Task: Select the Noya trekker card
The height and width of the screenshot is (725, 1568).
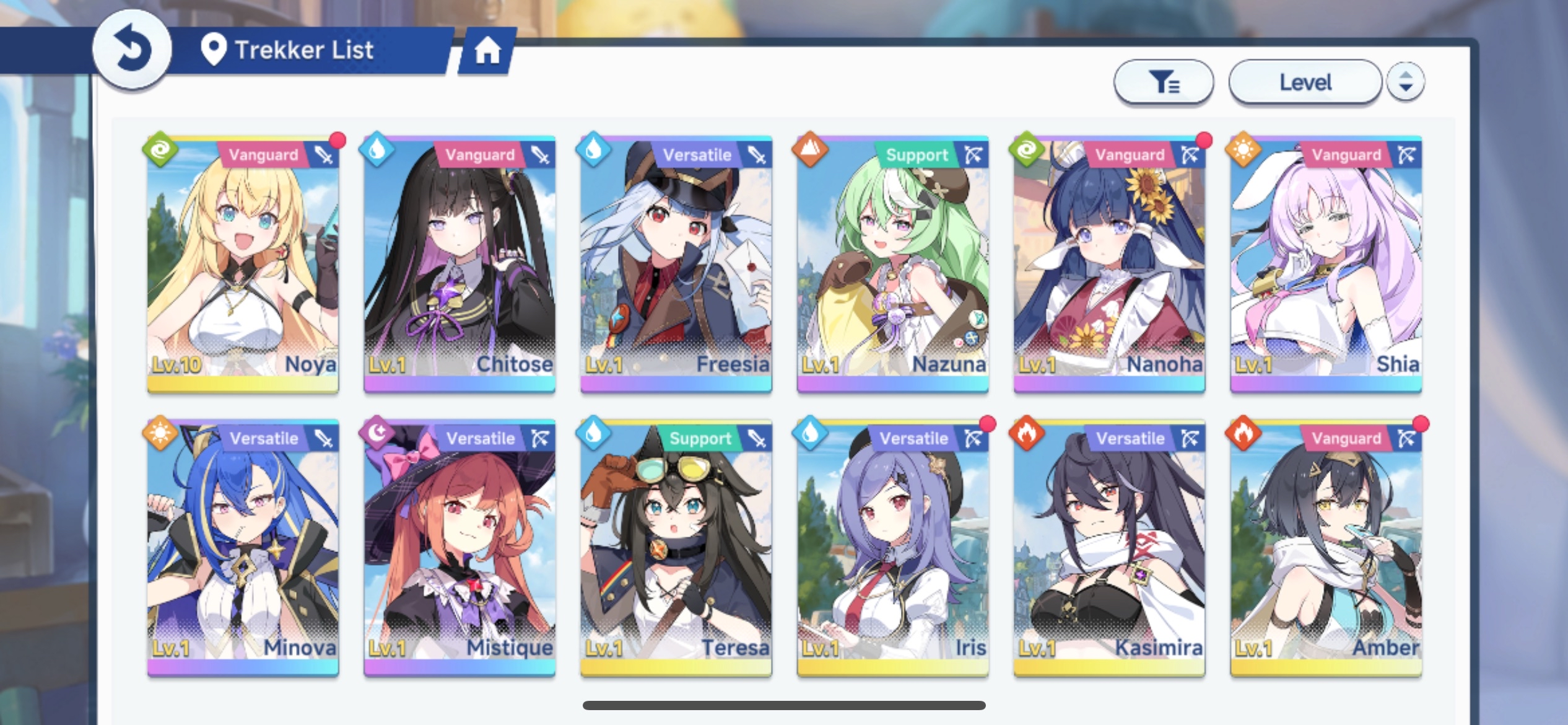Action: 243,263
